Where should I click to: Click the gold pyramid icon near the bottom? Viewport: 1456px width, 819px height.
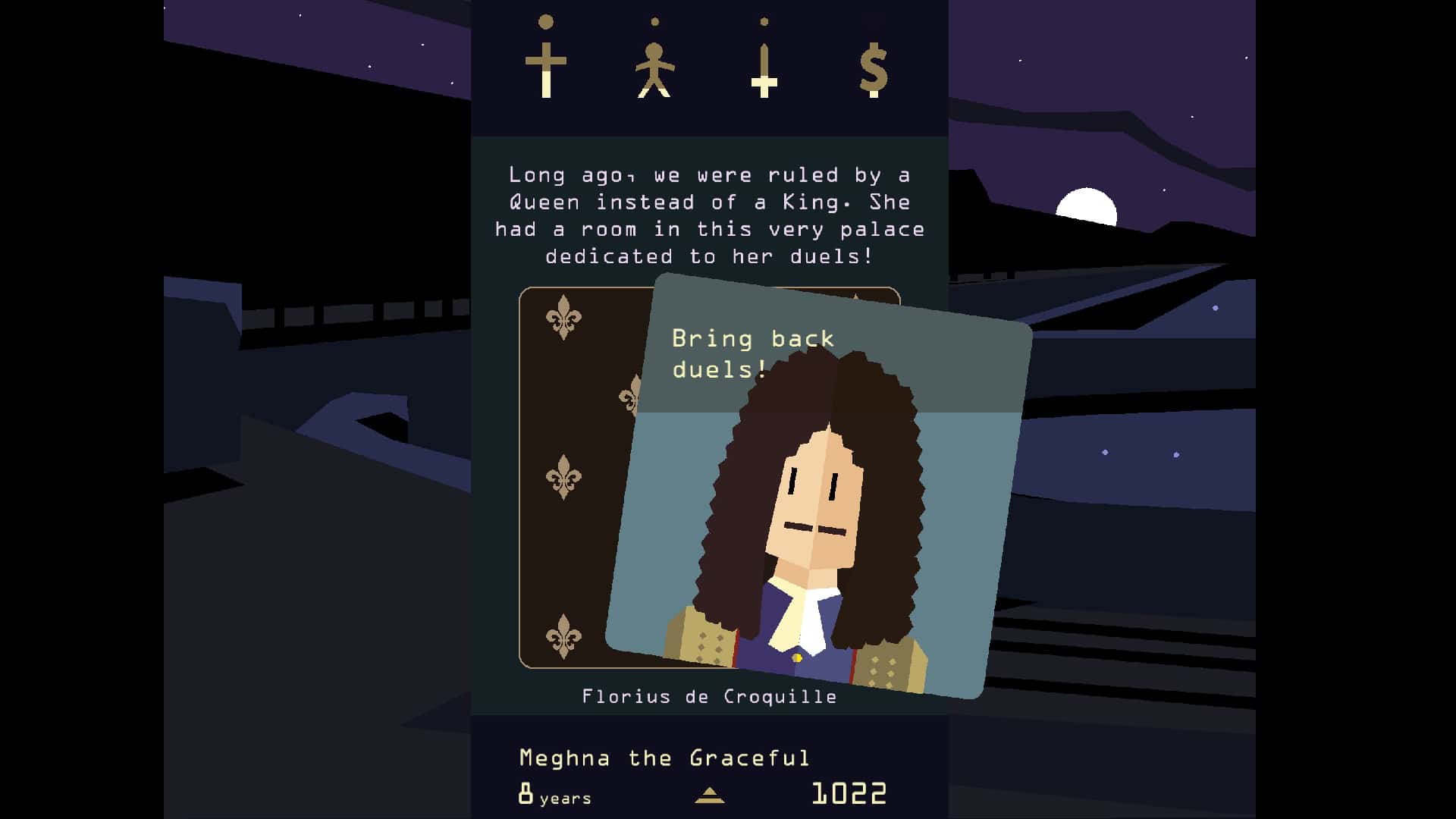(709, 794)
